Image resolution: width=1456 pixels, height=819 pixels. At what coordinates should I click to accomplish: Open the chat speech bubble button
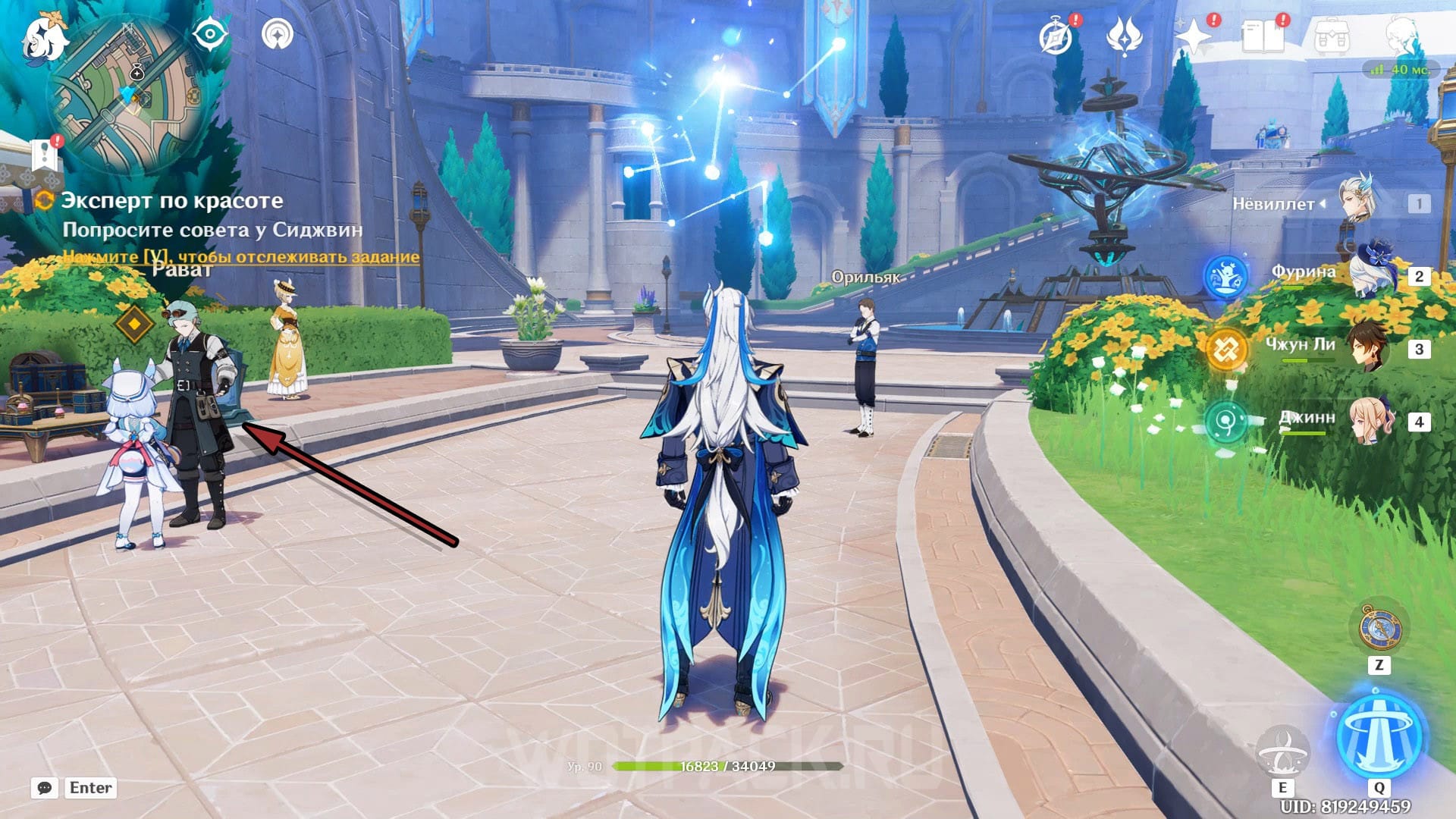click(45, 788)
